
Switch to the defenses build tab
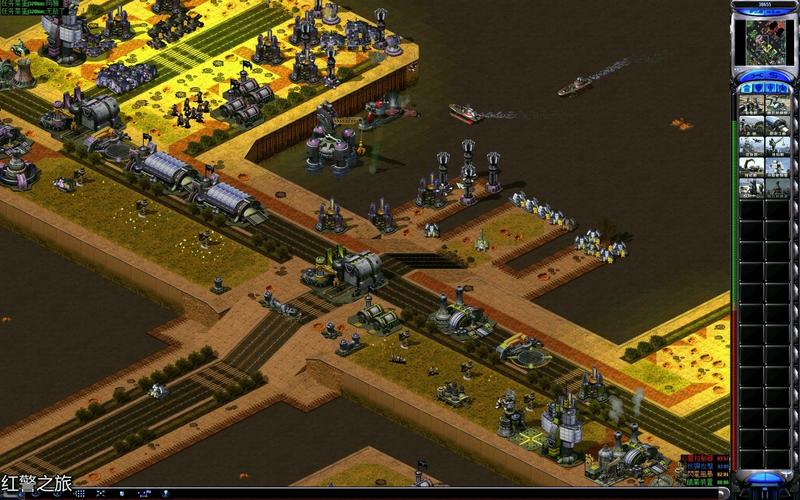click(x=758, y=88)
